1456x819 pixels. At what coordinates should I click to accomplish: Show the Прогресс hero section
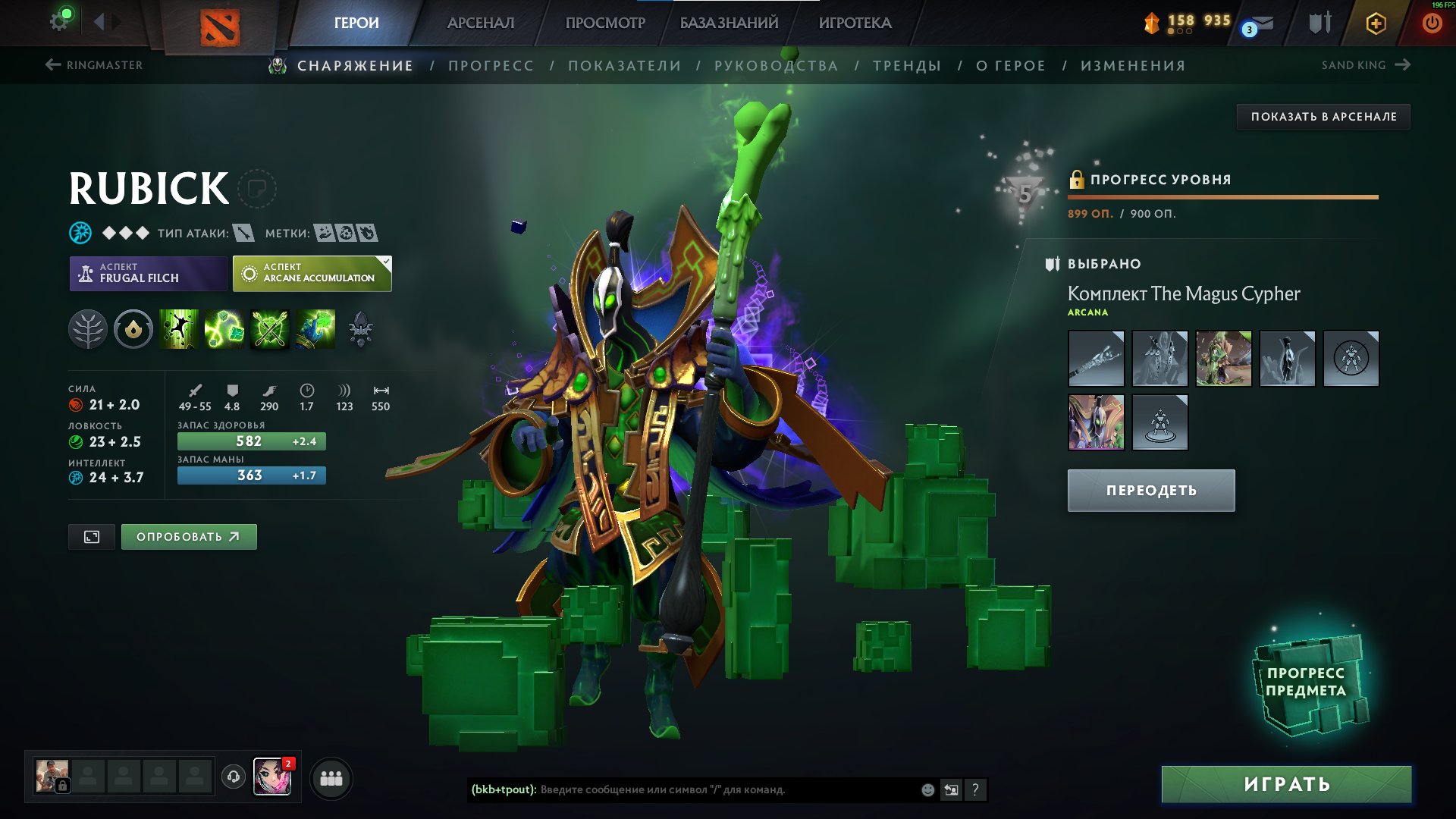click(x=491, y=66)
